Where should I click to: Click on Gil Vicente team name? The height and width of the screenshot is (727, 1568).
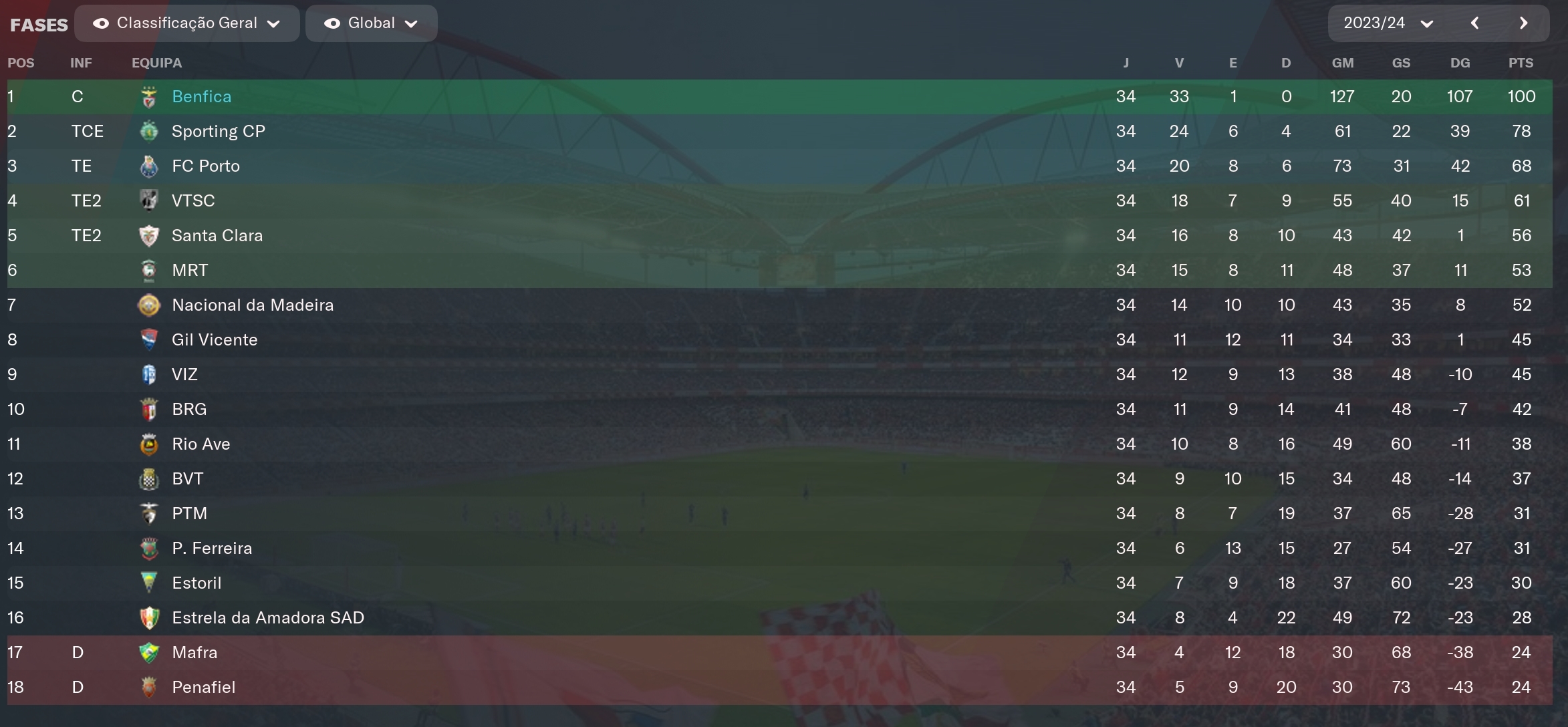click(214, 340)
